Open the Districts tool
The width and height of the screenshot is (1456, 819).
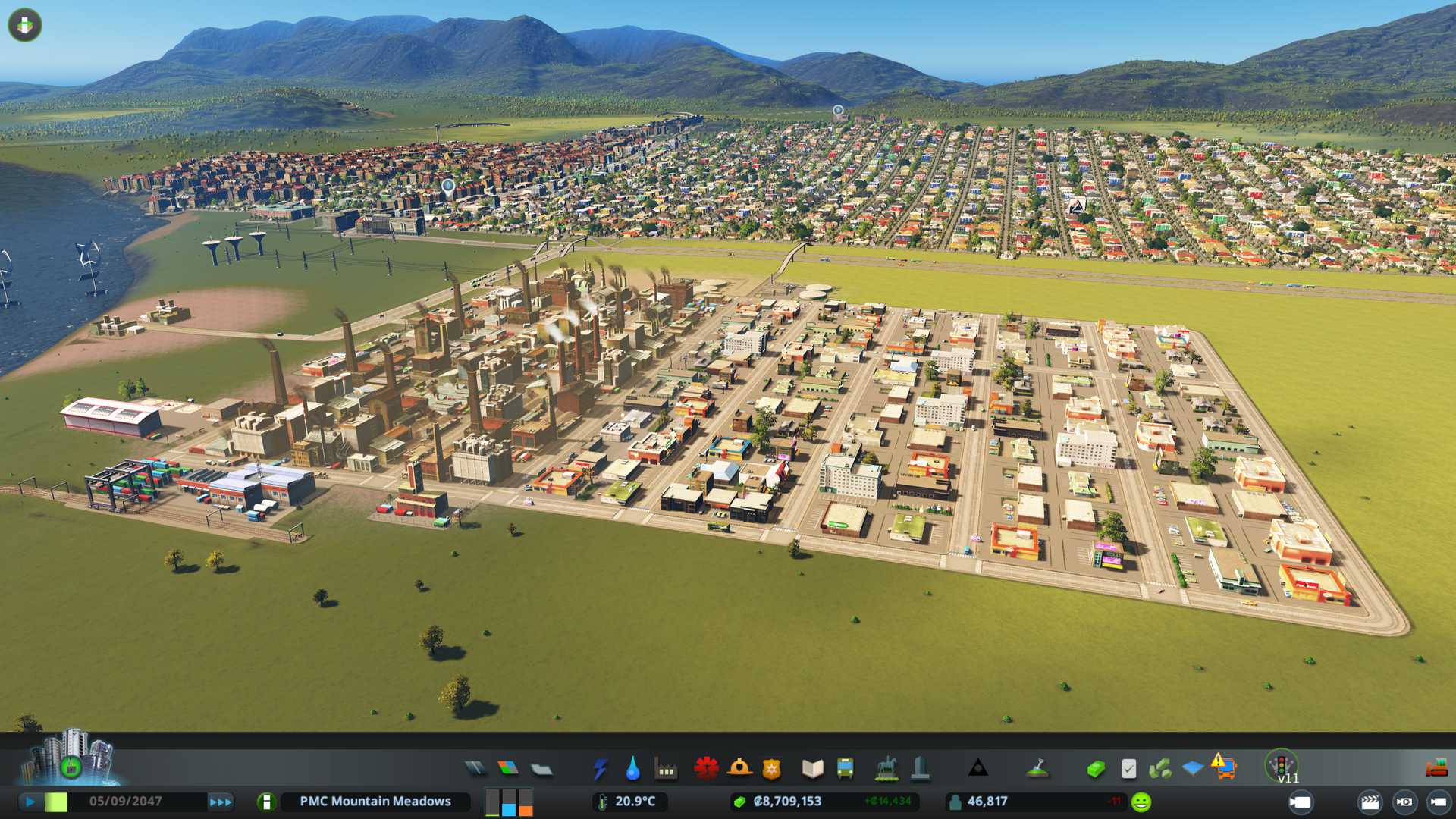(541, 769)
